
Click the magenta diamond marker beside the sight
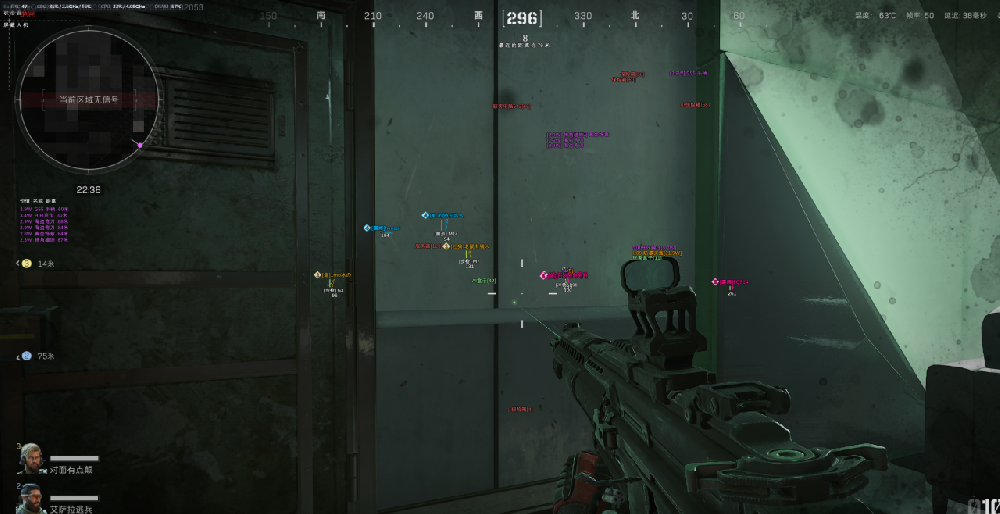tap(716, 283)
